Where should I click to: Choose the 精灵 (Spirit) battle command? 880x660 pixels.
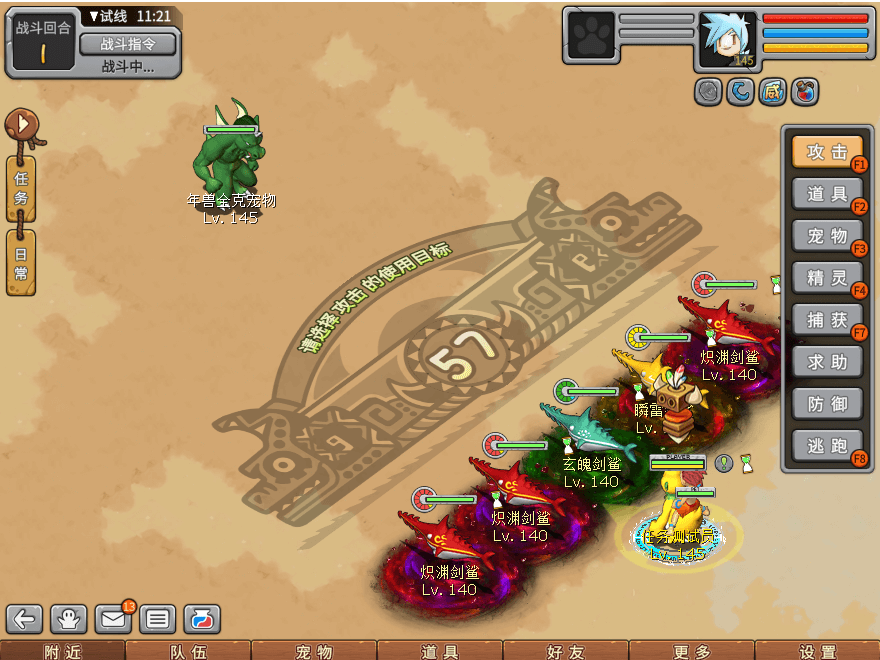point(827,278)
